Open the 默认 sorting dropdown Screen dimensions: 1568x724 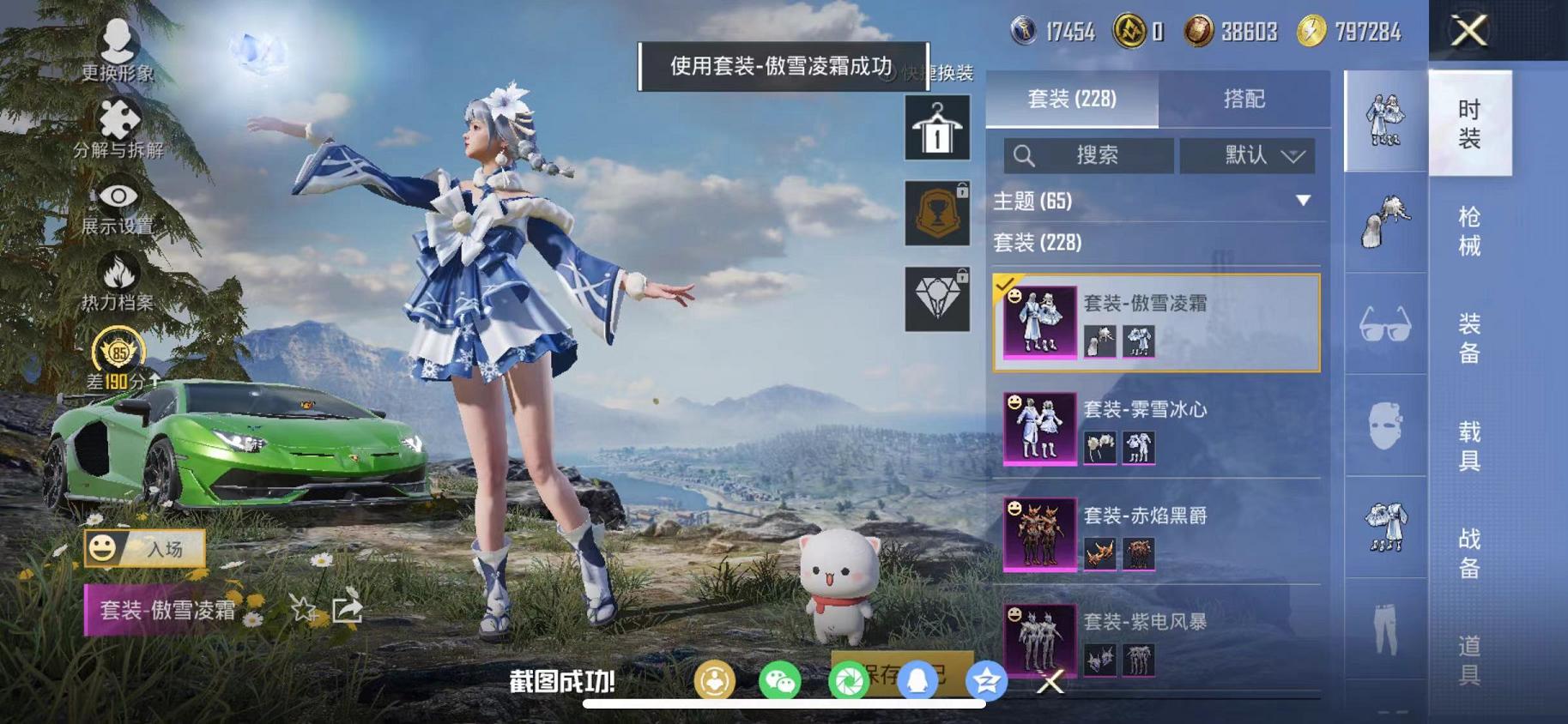tap(1246, 156)
